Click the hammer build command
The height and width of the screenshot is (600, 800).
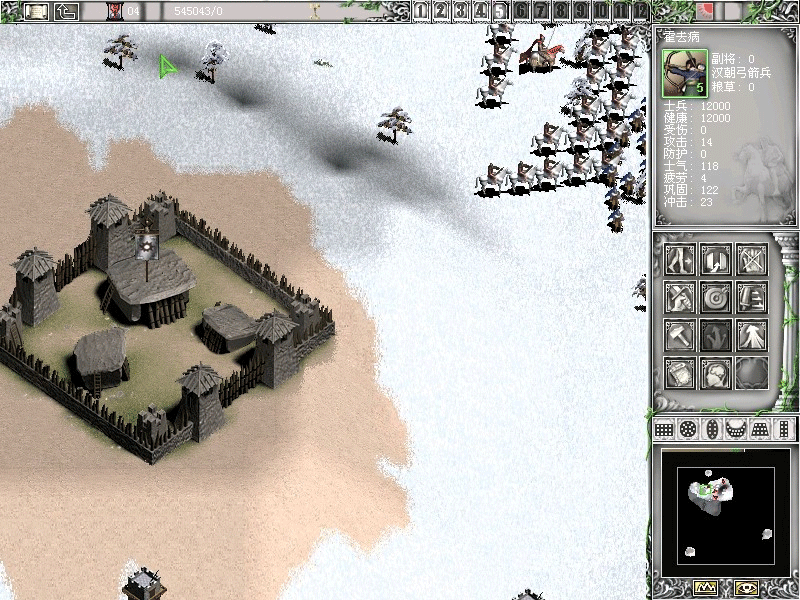pyautogui.click(x=680, y=335)
